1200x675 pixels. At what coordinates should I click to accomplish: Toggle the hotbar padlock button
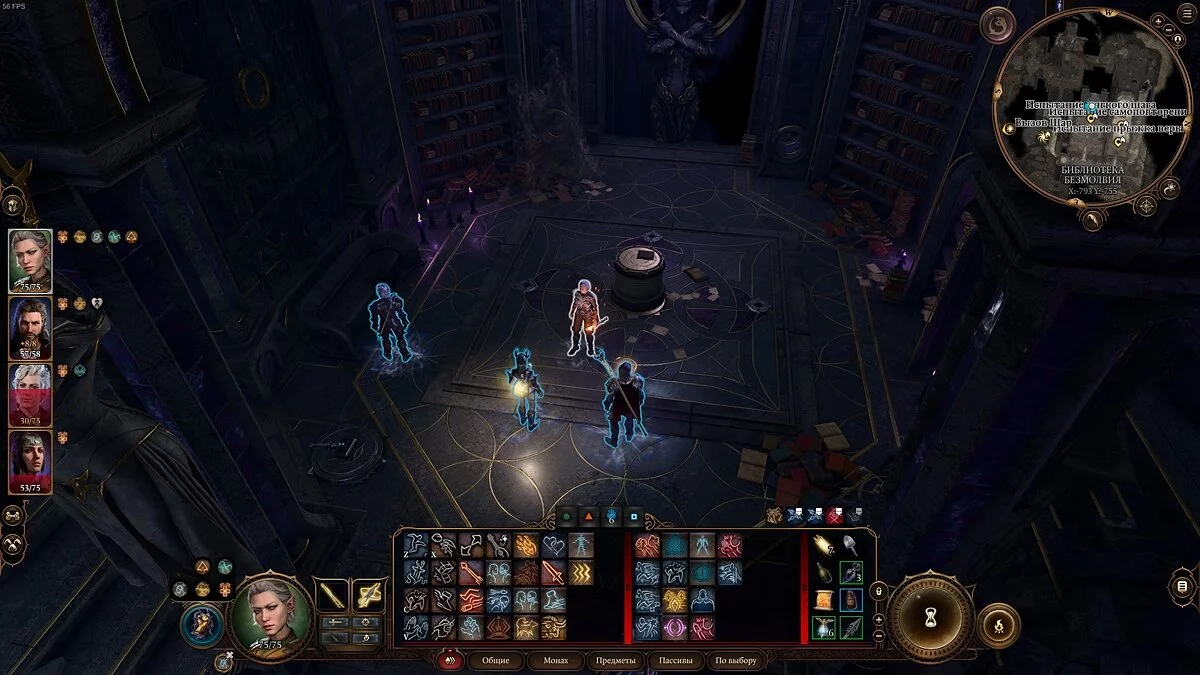click(879, 593)
